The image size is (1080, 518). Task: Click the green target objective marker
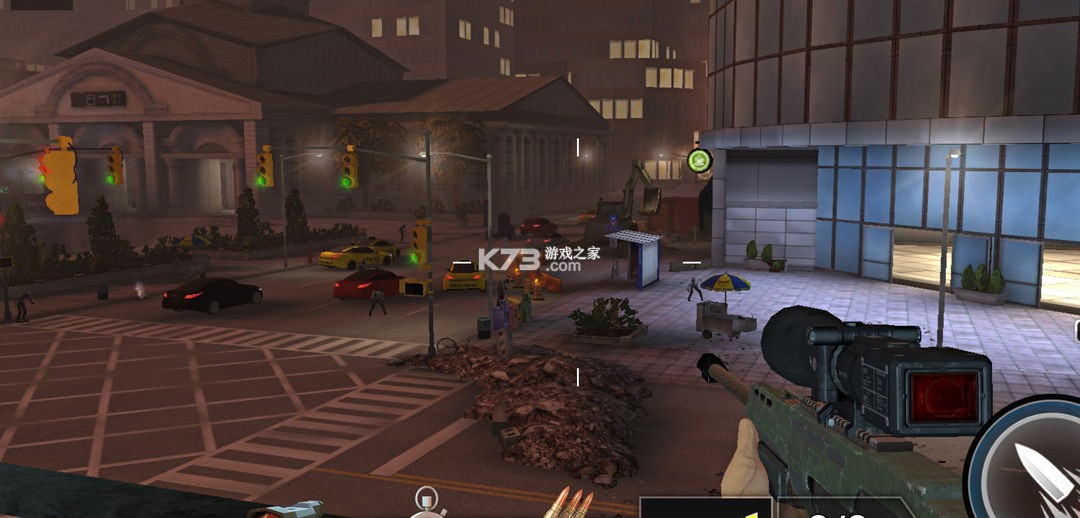[x=699, y=160]
